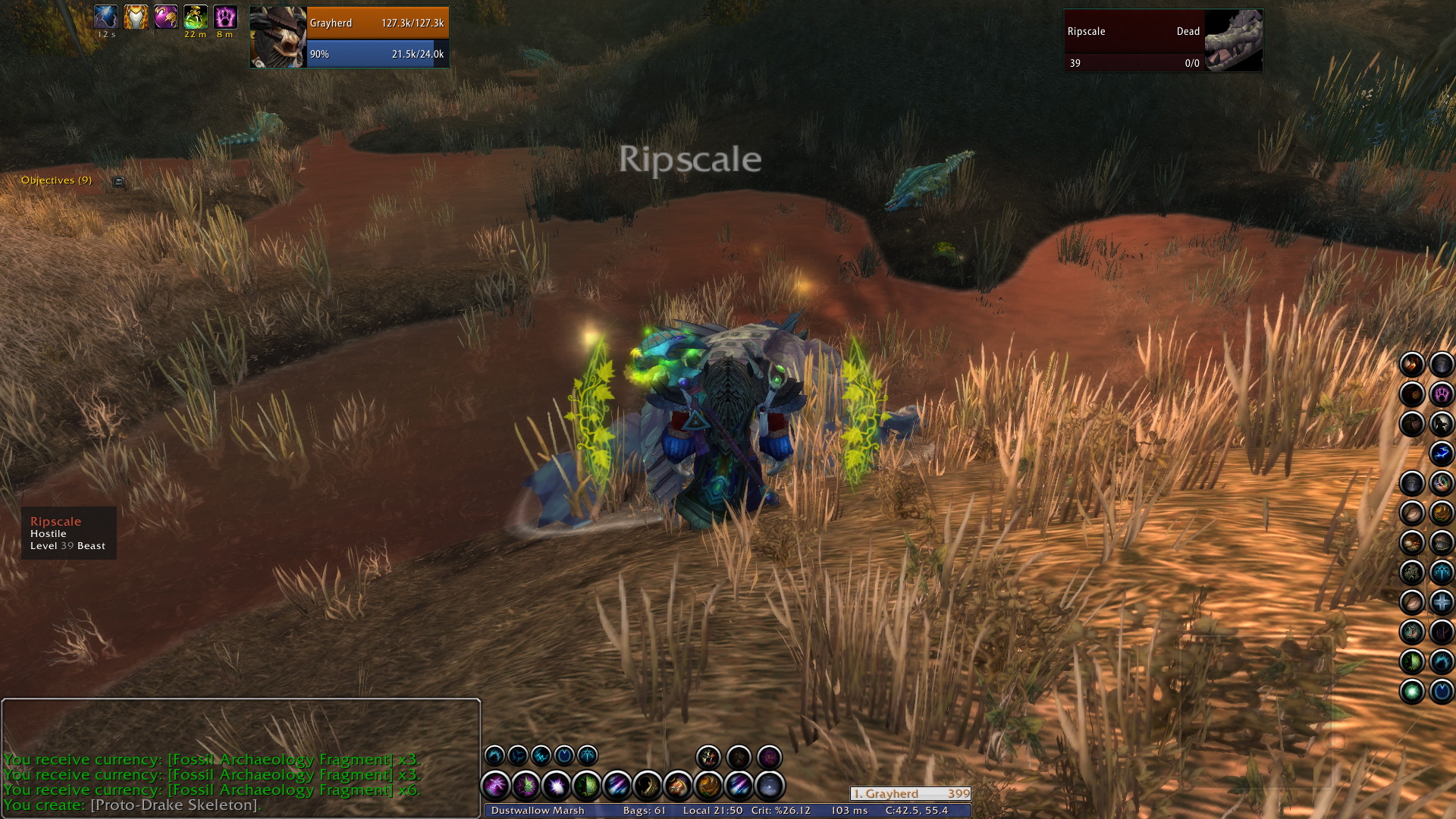
Task: Click the purple paw print buff icon
Action: [x=225, y=17]
